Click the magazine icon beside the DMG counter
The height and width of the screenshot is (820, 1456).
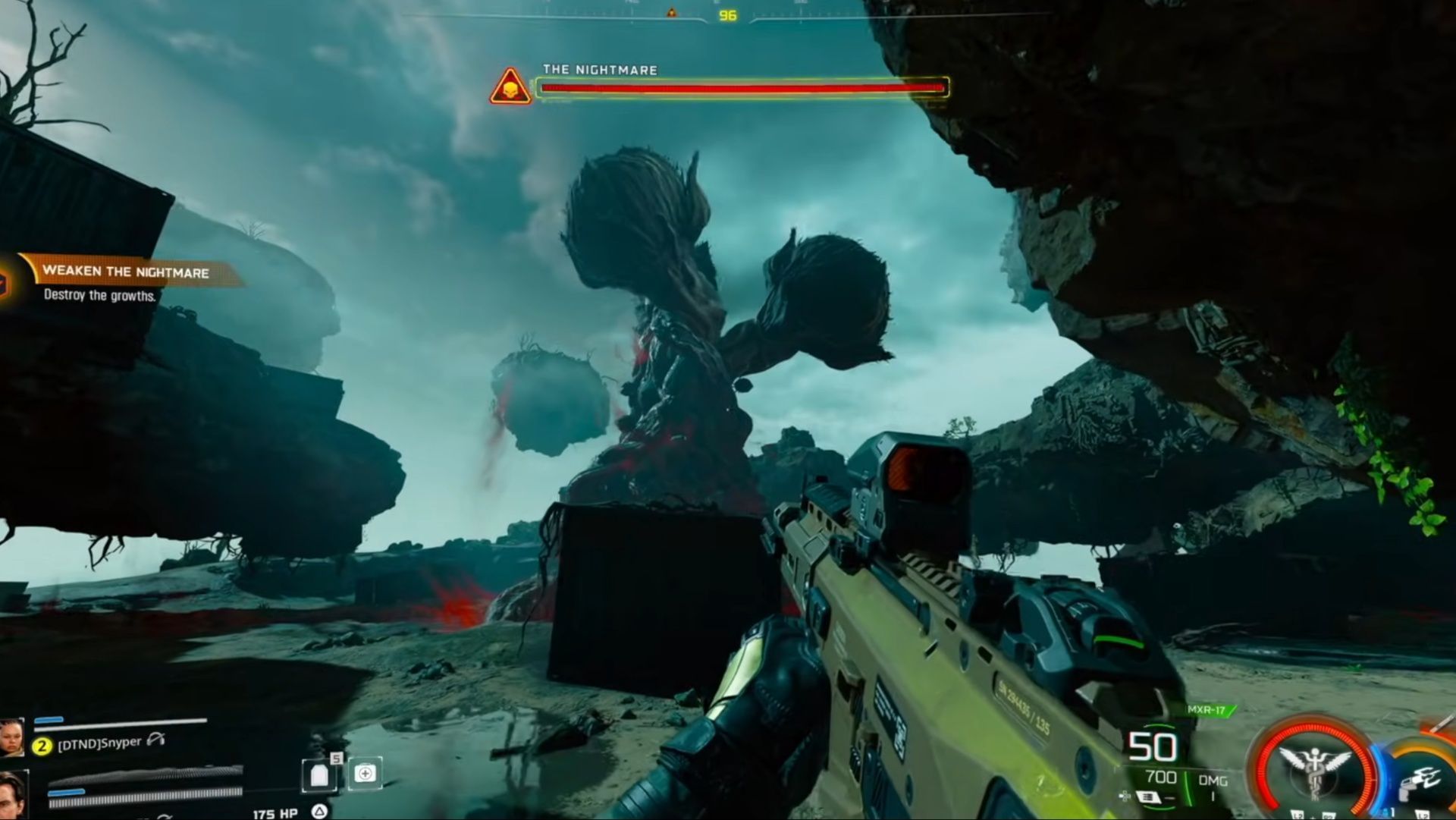pos(1147,796)
